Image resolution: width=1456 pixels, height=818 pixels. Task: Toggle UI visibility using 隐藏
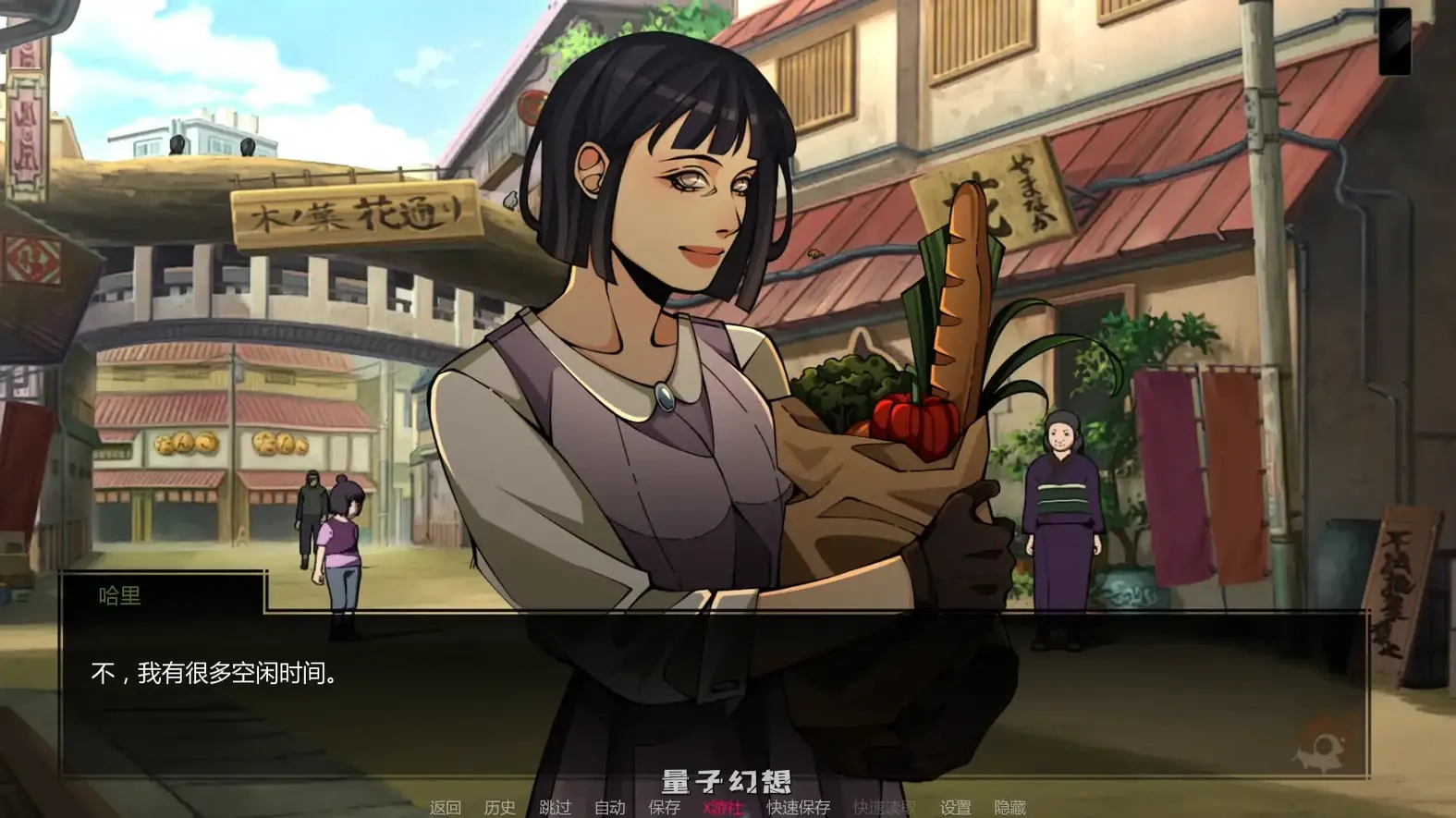click(x=1012, y=807)
